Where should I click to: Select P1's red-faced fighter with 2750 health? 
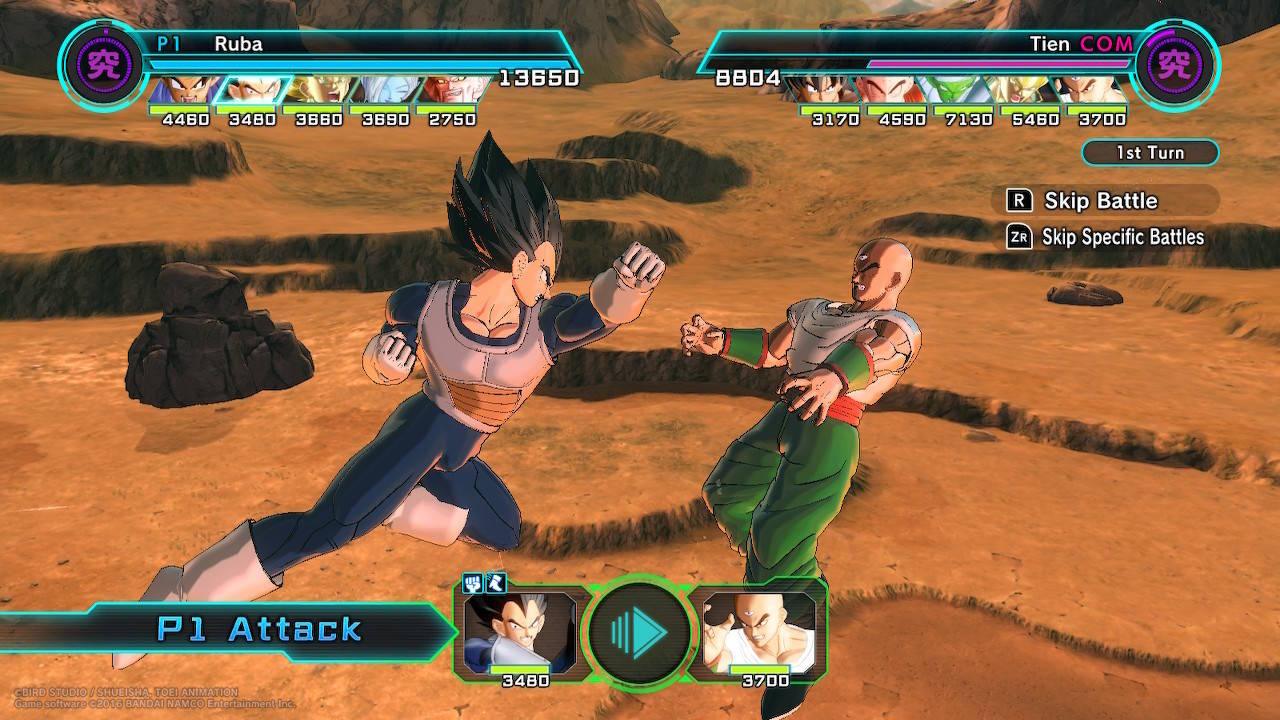[450, 89]
